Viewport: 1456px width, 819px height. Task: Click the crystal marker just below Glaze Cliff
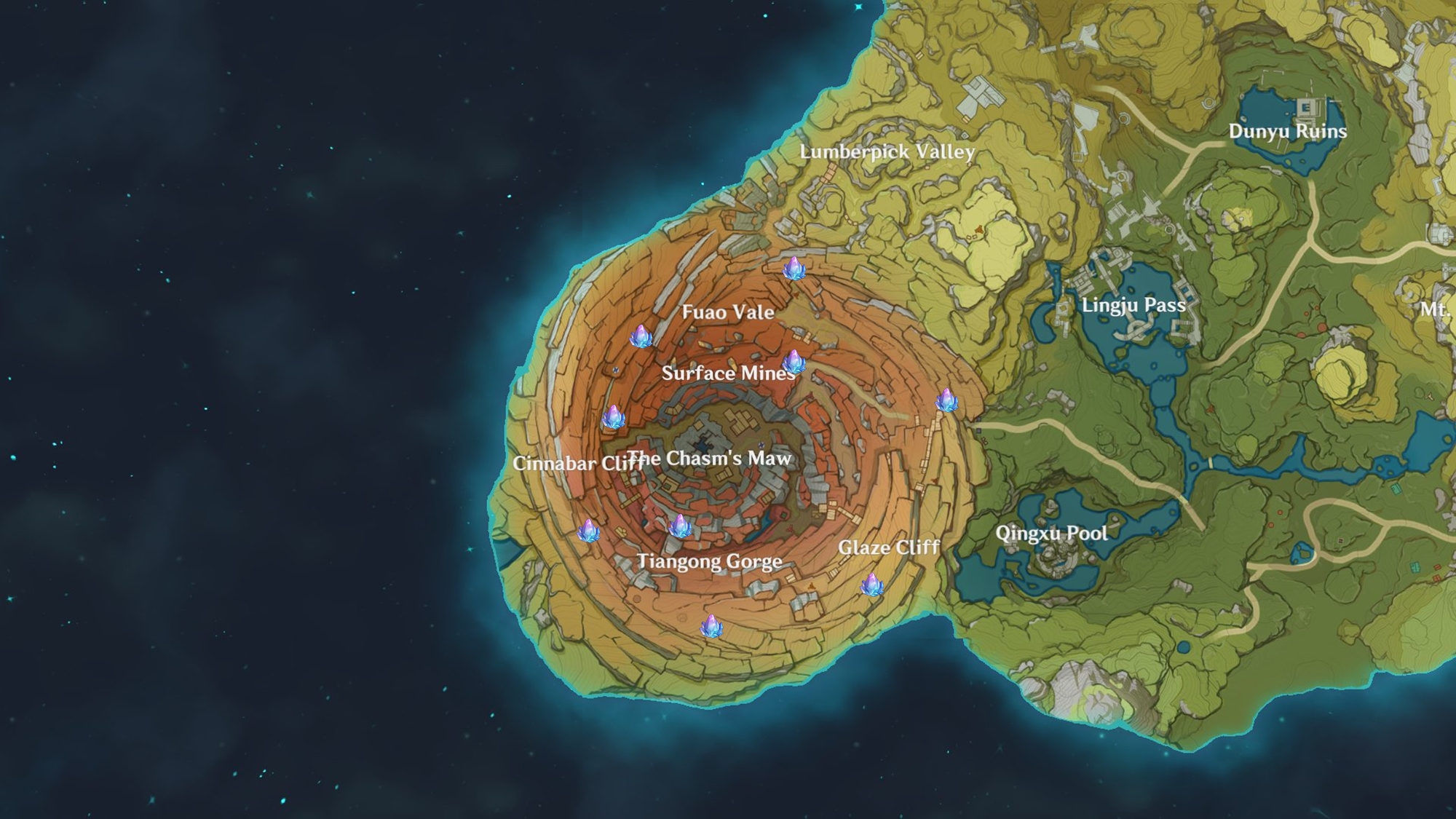[872, 584]
